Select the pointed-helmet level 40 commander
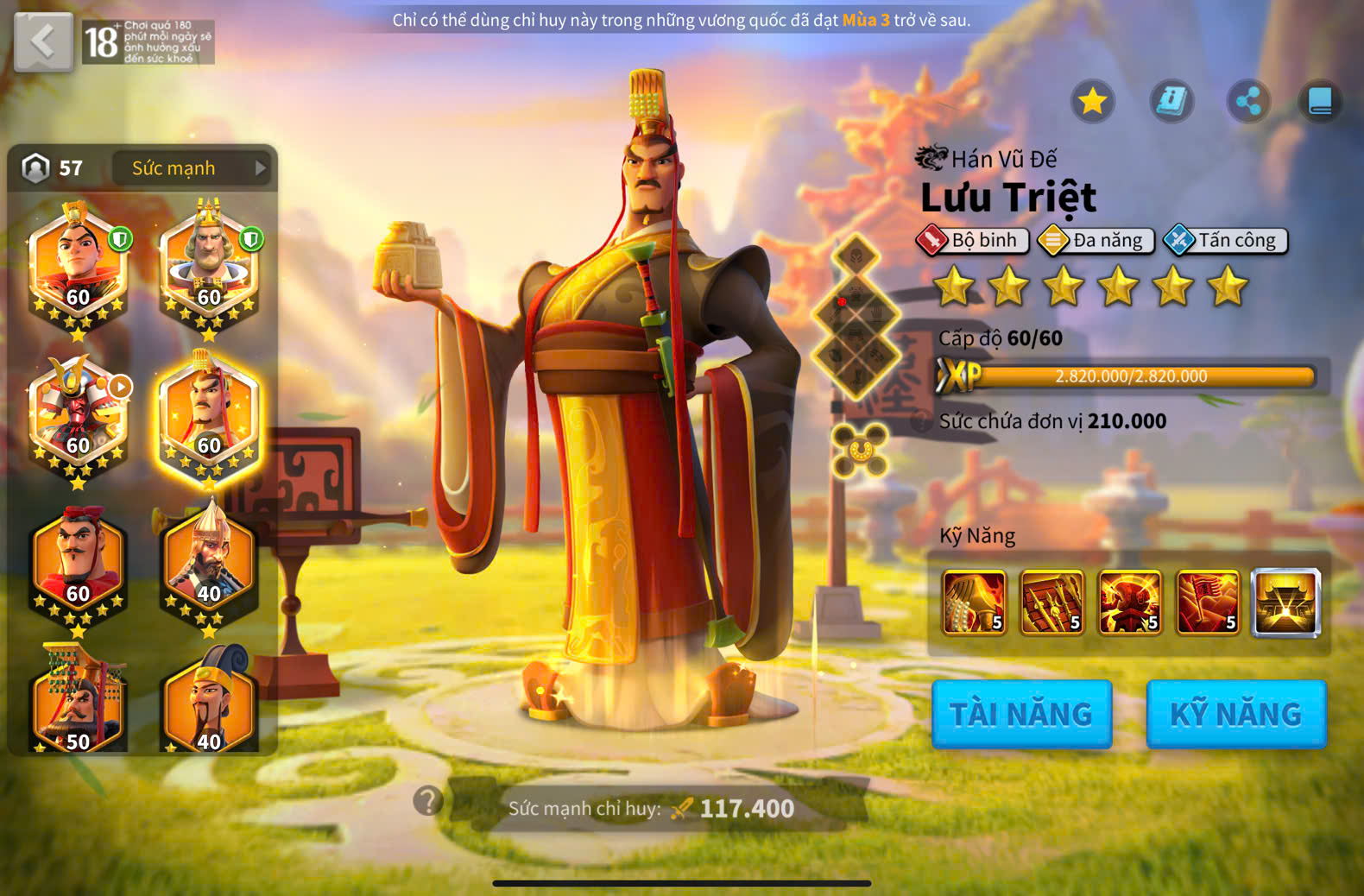This screenshot has height=896, width=1364. pyautogui.click(x=209, y=561)
